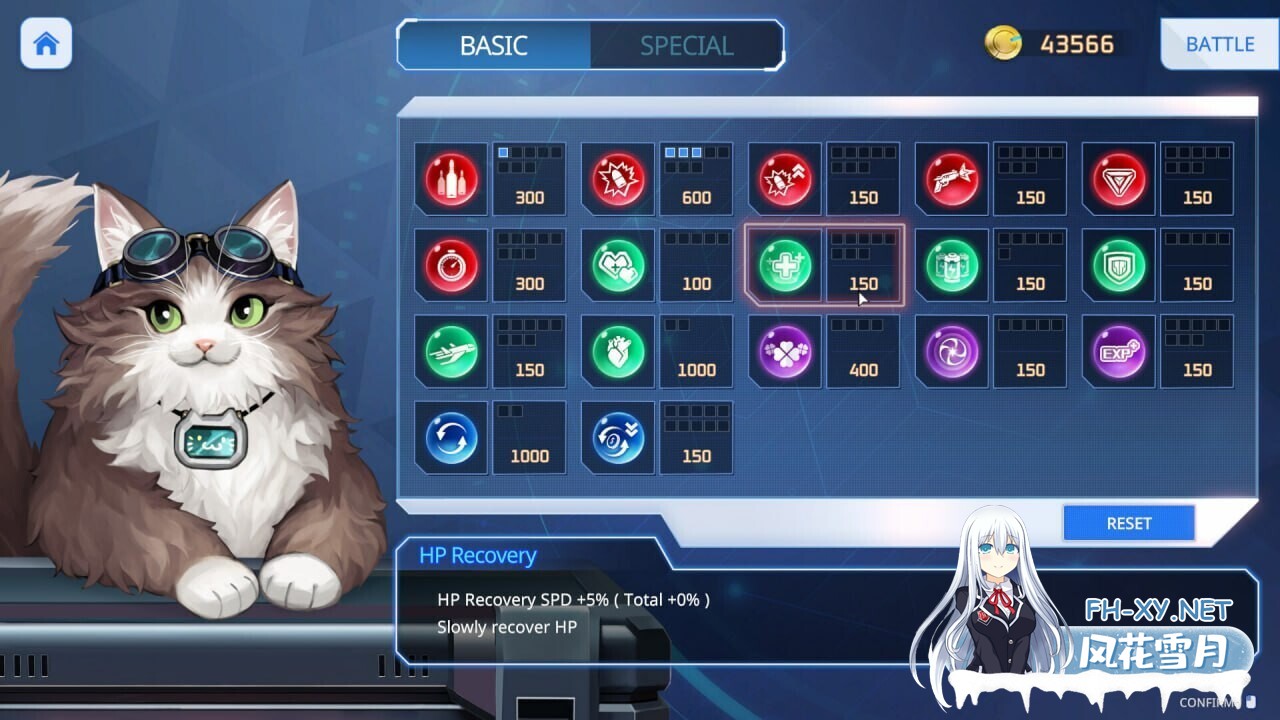
Task: Select the HP Recovery green cross upgrade
Action: [784, 266]
